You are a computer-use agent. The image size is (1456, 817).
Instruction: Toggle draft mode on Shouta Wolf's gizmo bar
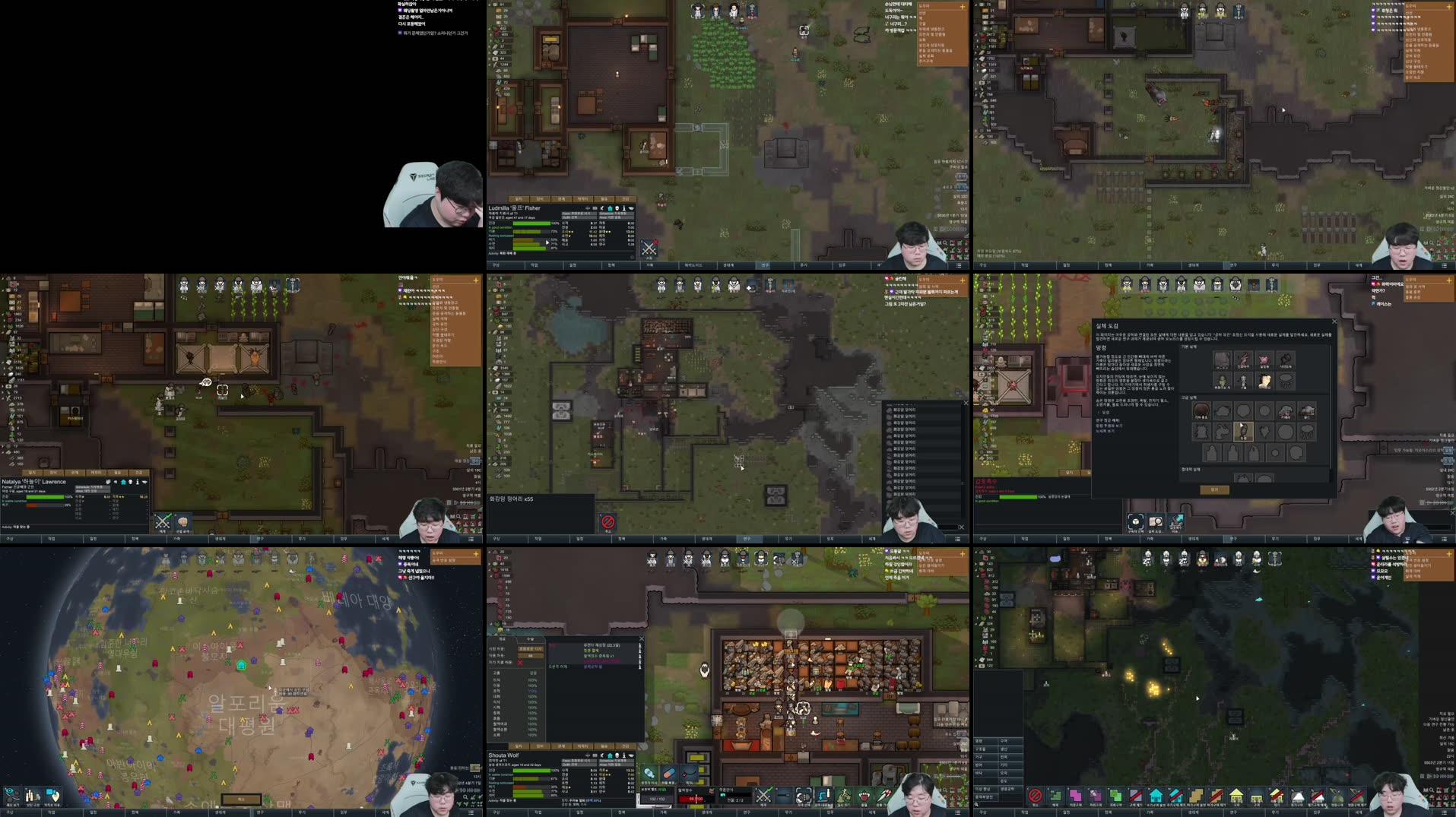coord(763,796)
